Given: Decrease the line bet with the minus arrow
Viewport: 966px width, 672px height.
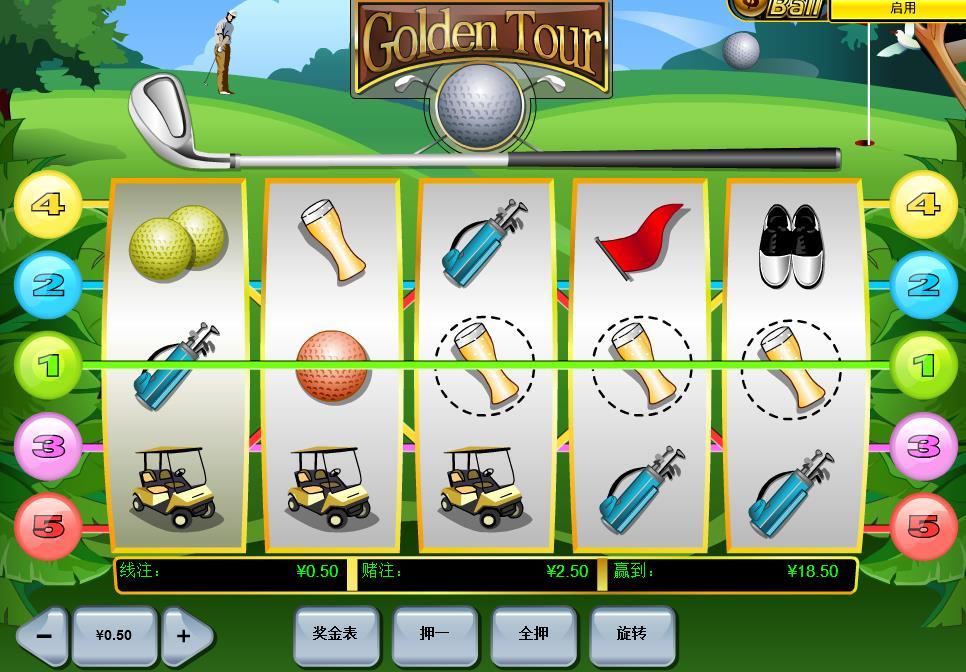Looking at the screenshot, I should (x=43, y=635).
